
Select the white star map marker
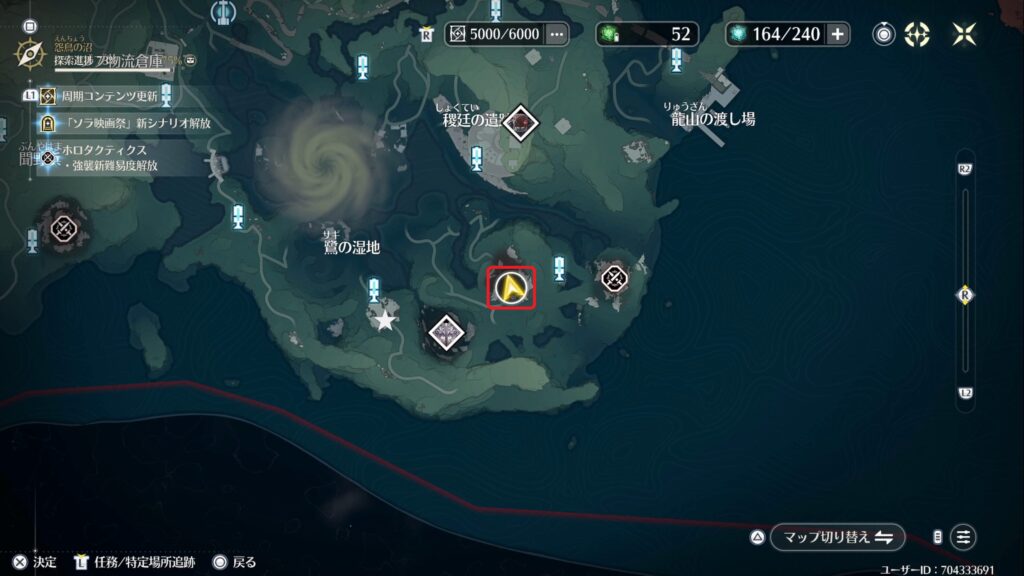[385, 321]
